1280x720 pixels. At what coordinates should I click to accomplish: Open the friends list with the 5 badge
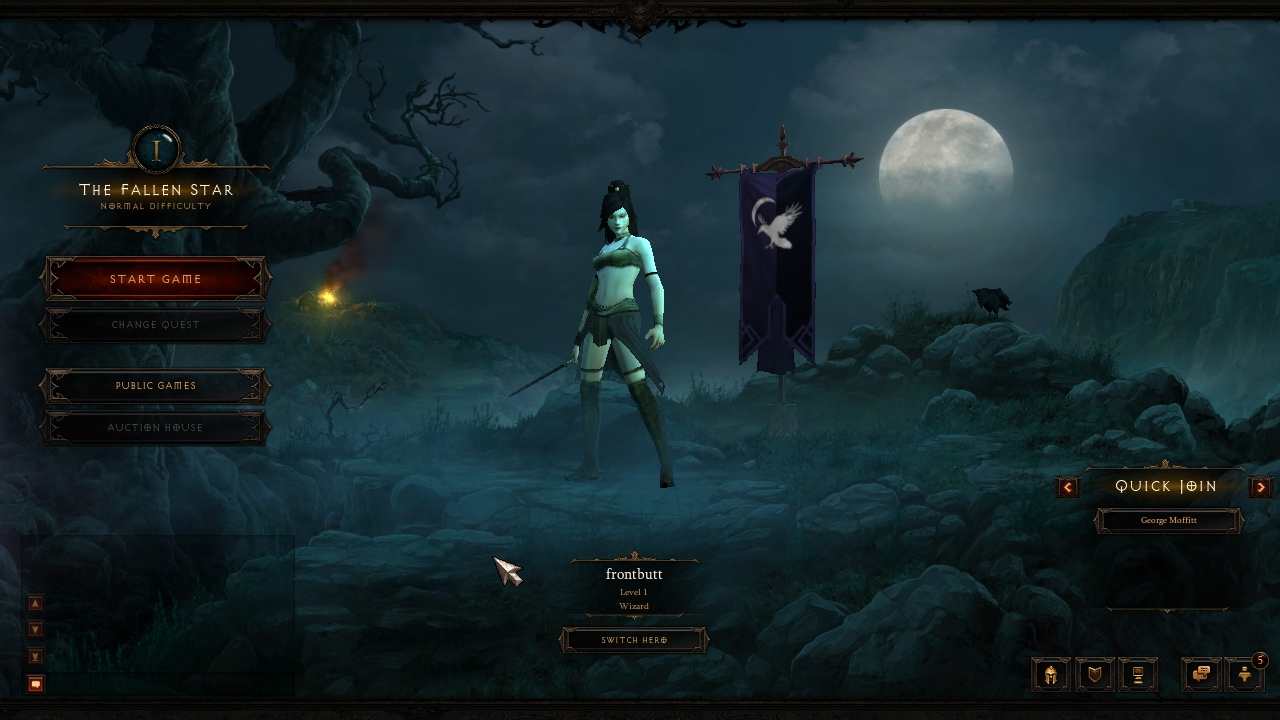pos(1244,675)
